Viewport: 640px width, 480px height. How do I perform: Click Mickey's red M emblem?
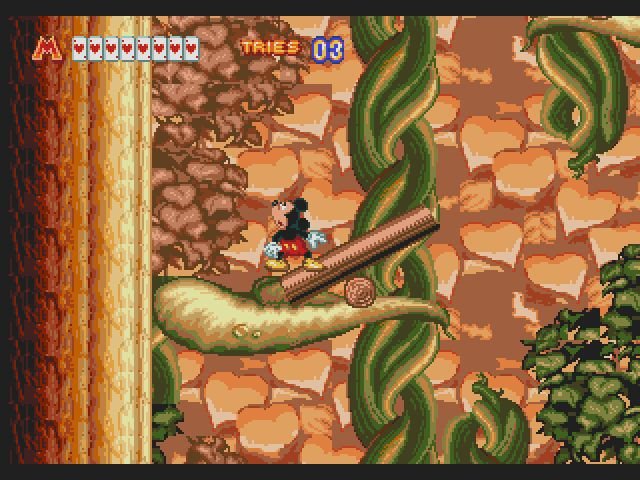[47, 47]
